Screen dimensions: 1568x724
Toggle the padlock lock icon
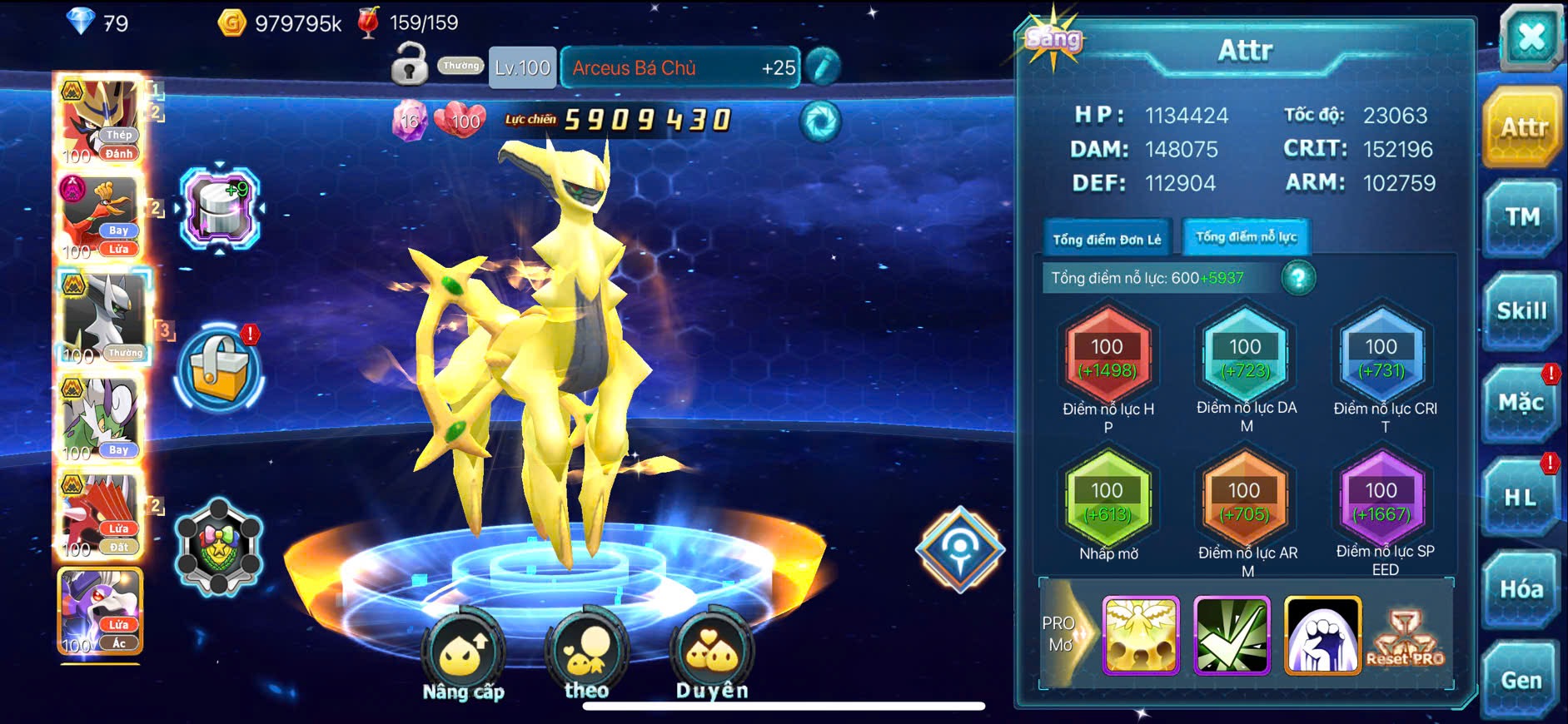[409, 65]
